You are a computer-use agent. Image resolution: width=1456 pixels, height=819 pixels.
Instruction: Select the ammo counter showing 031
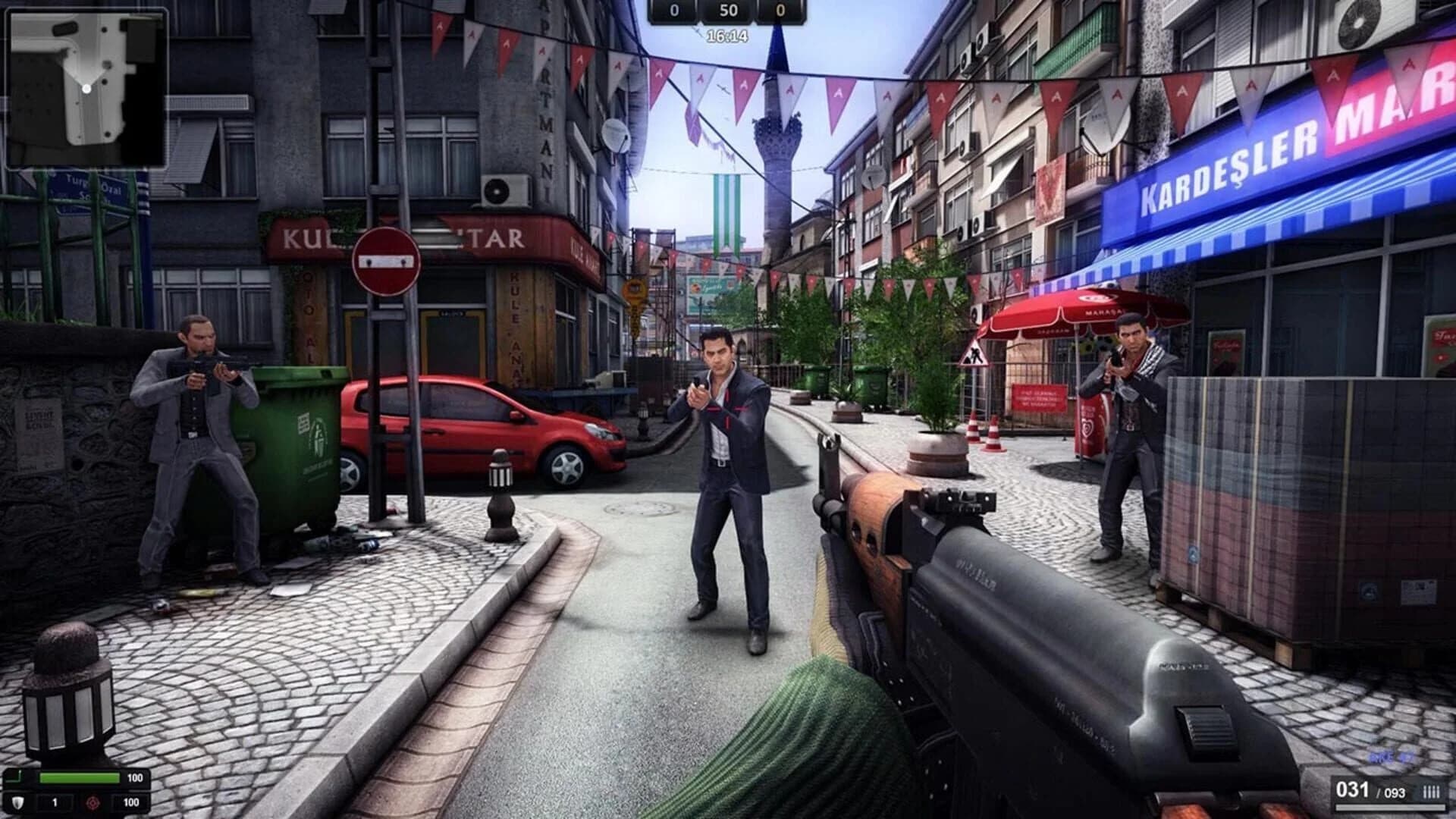pos(1352,790)
